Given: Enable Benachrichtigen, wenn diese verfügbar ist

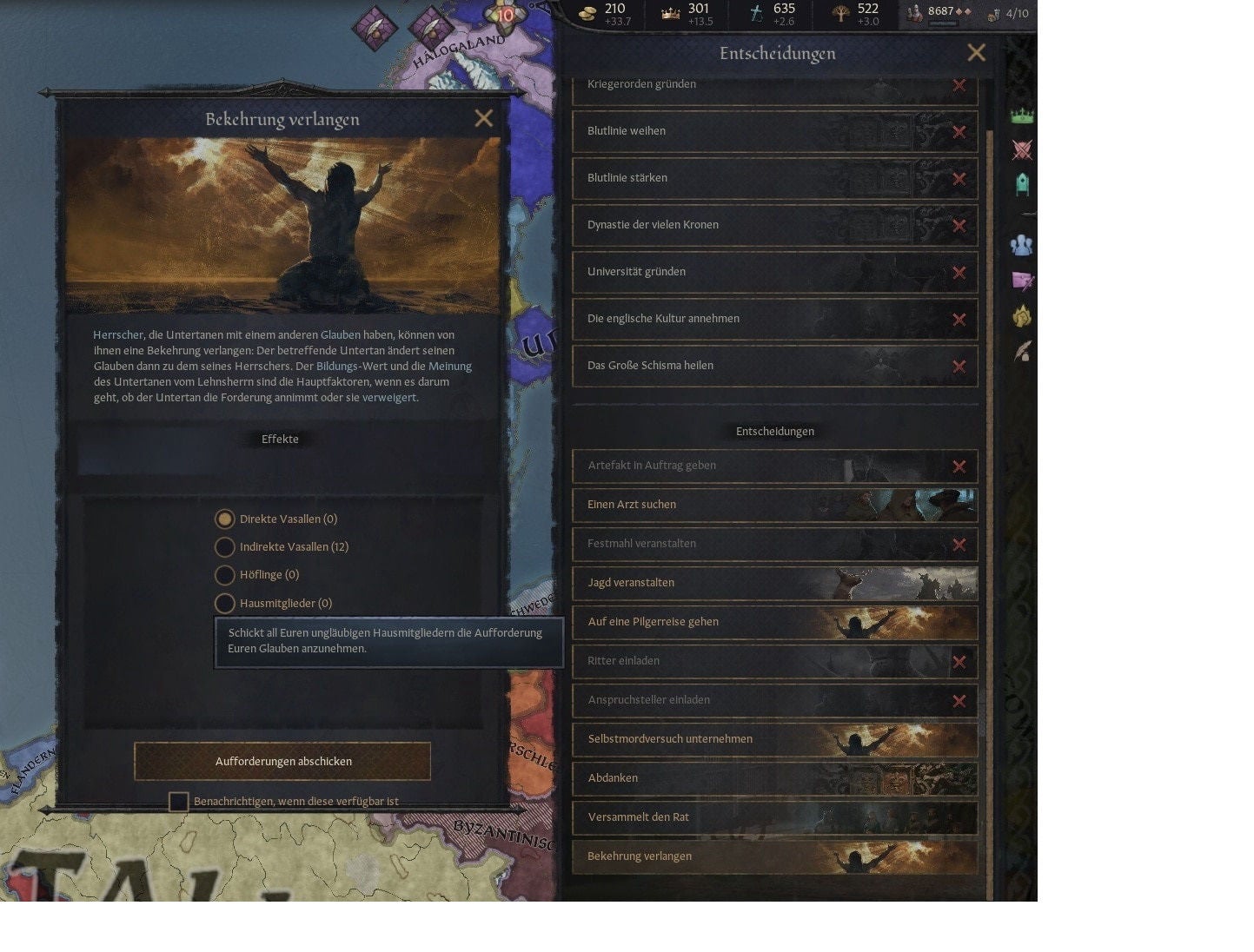Looking at the screenshot, I should [x=179, y=801].
